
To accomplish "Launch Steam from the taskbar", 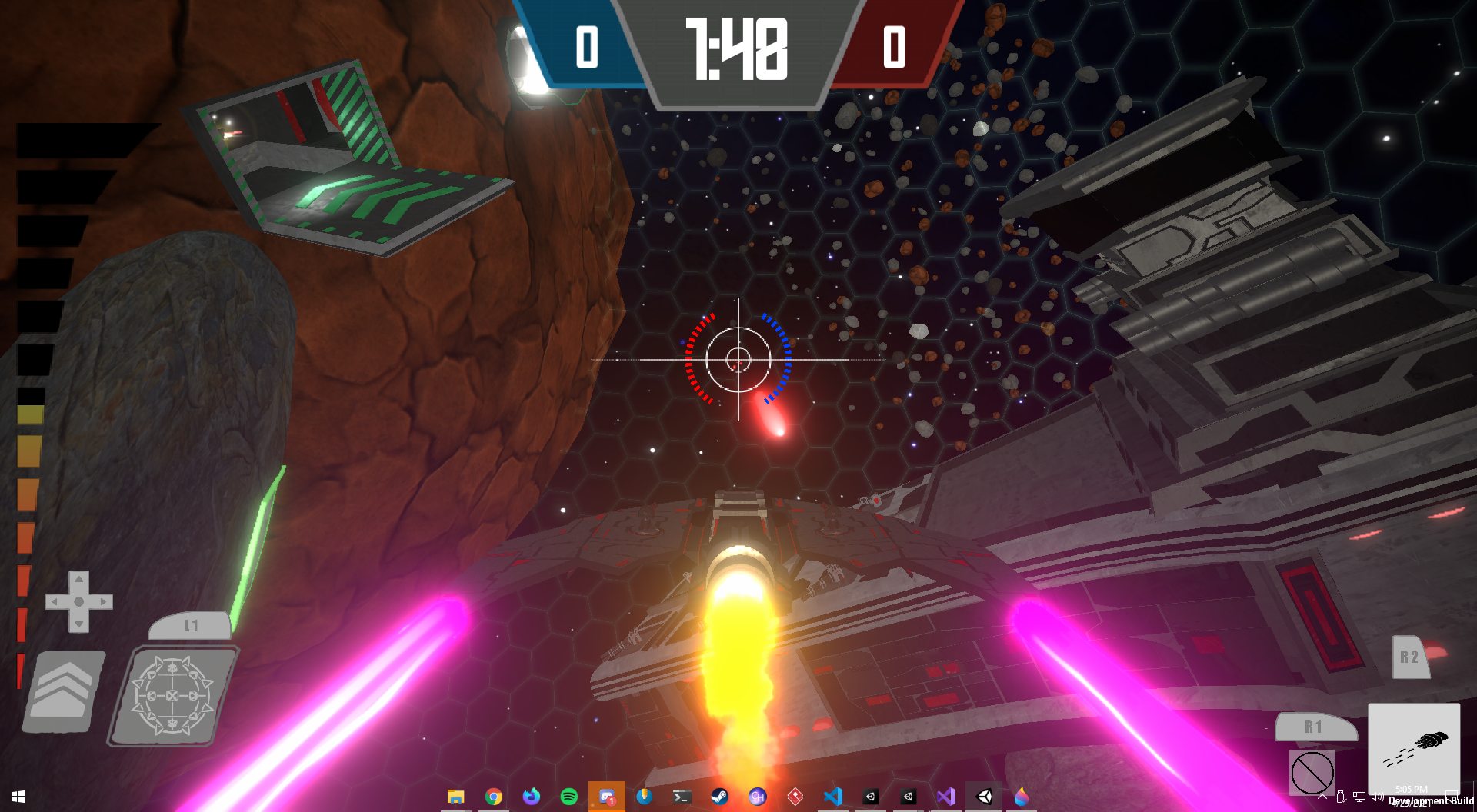I will pyautogui.click(x=720, y=797).
